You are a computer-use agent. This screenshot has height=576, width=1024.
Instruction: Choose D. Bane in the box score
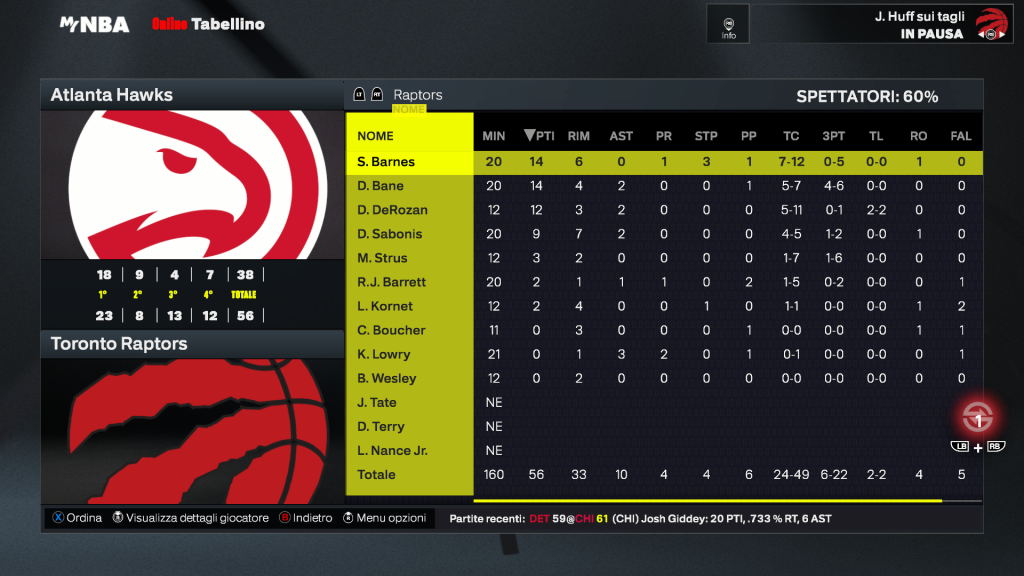pos(381,186)
